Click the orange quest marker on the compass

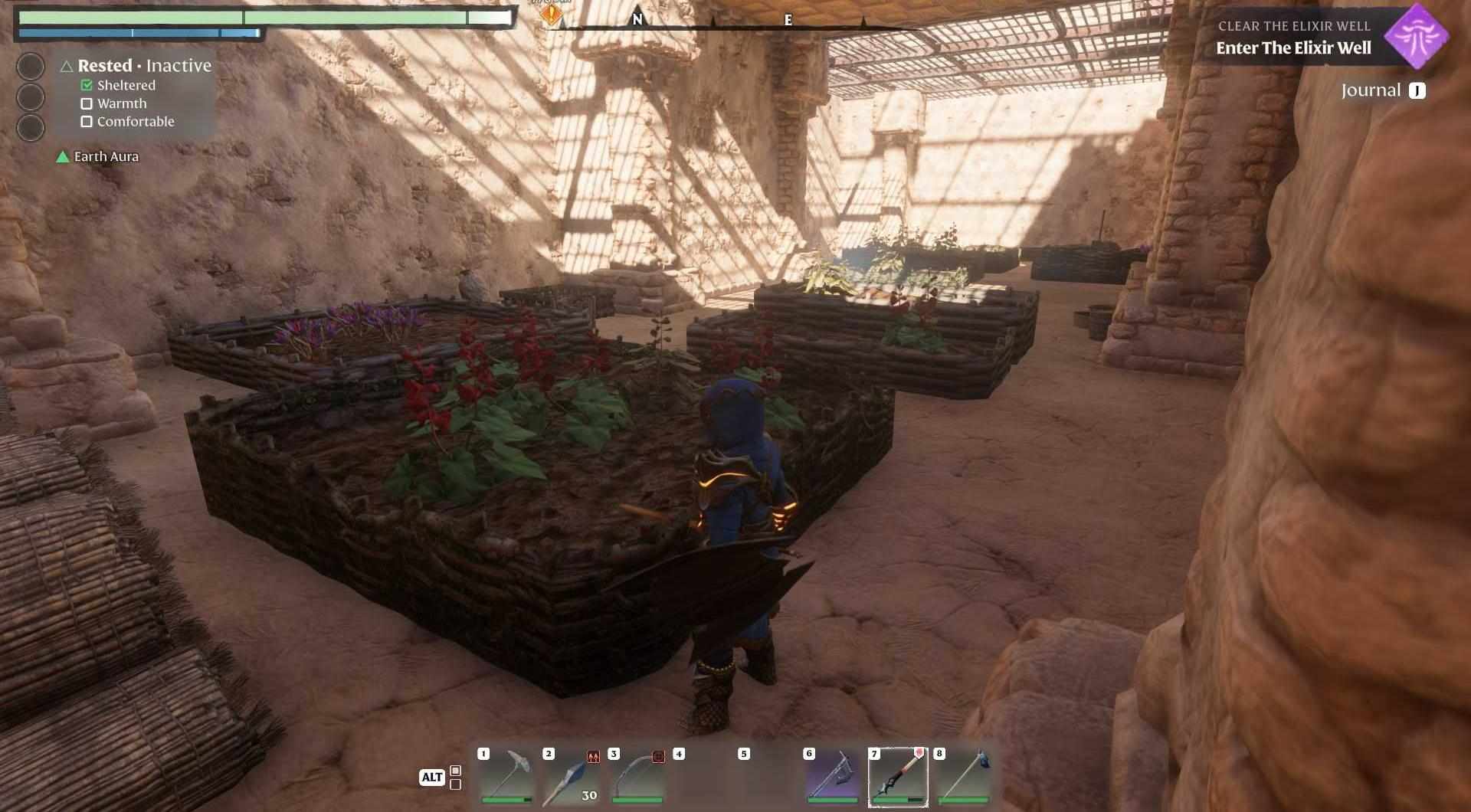coord(551,13)
